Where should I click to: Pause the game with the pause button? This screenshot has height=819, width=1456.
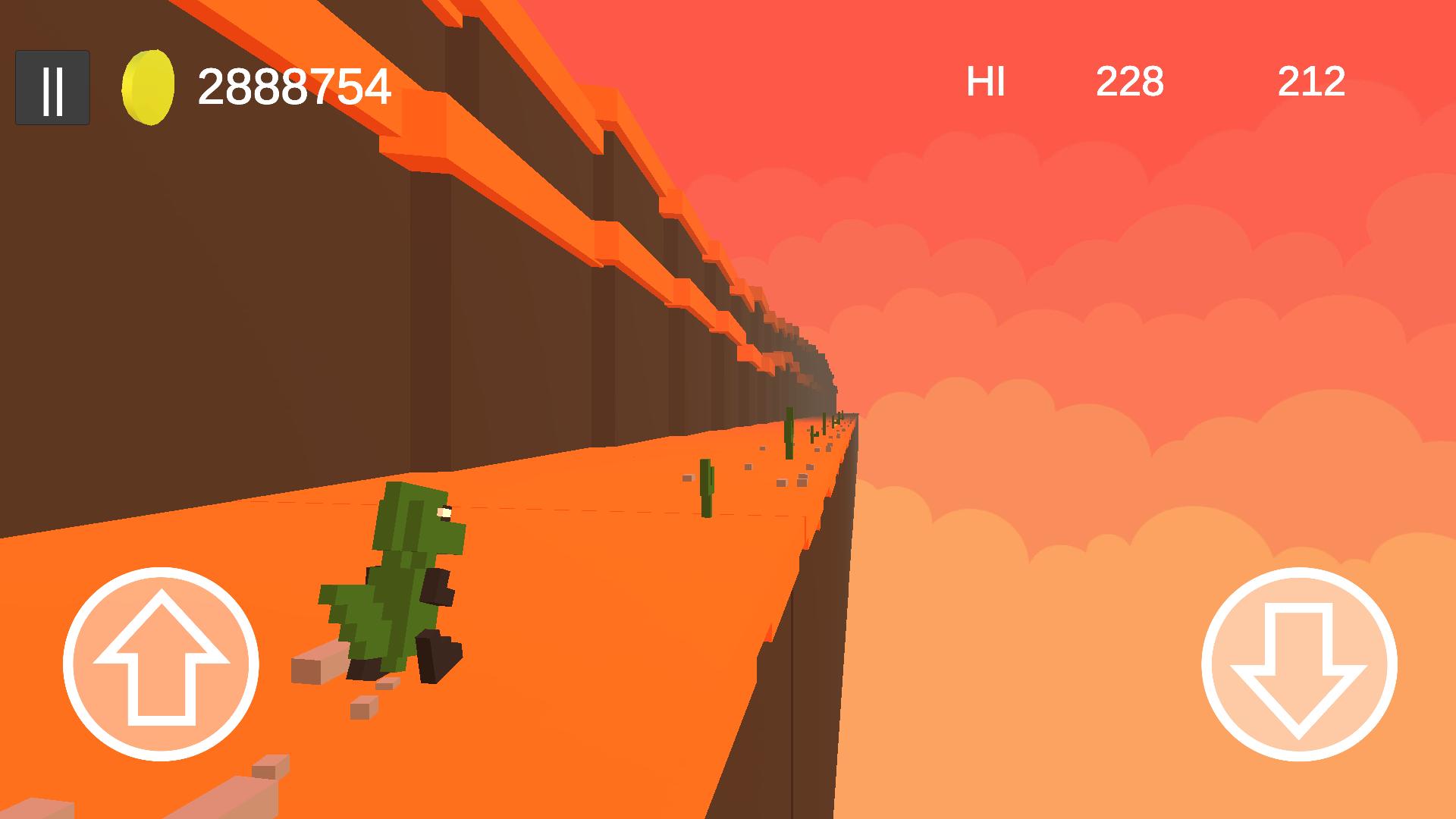[52, 88]
